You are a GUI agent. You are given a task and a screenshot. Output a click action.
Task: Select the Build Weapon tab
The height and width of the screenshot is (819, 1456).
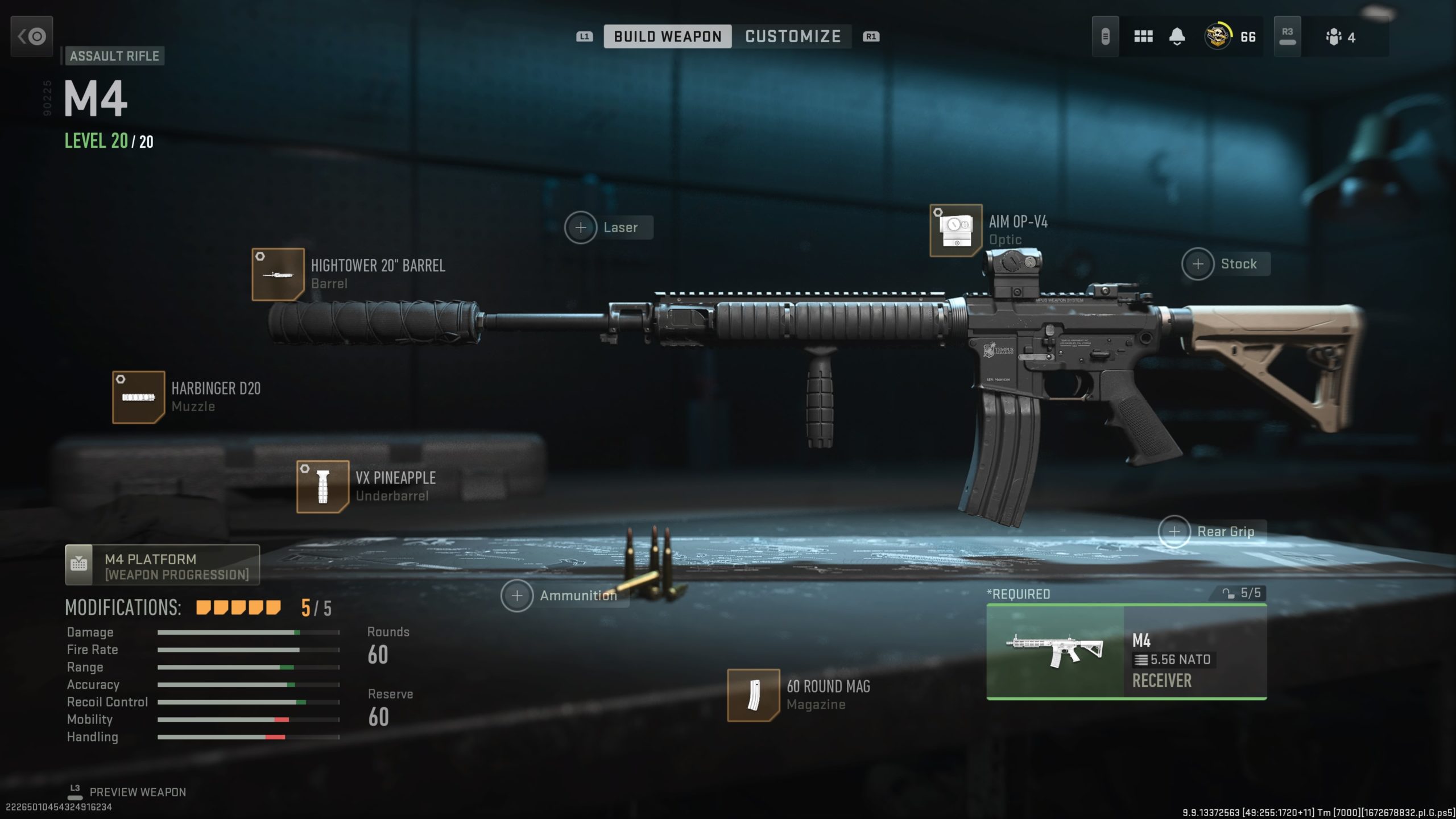[x=668, y=36]
